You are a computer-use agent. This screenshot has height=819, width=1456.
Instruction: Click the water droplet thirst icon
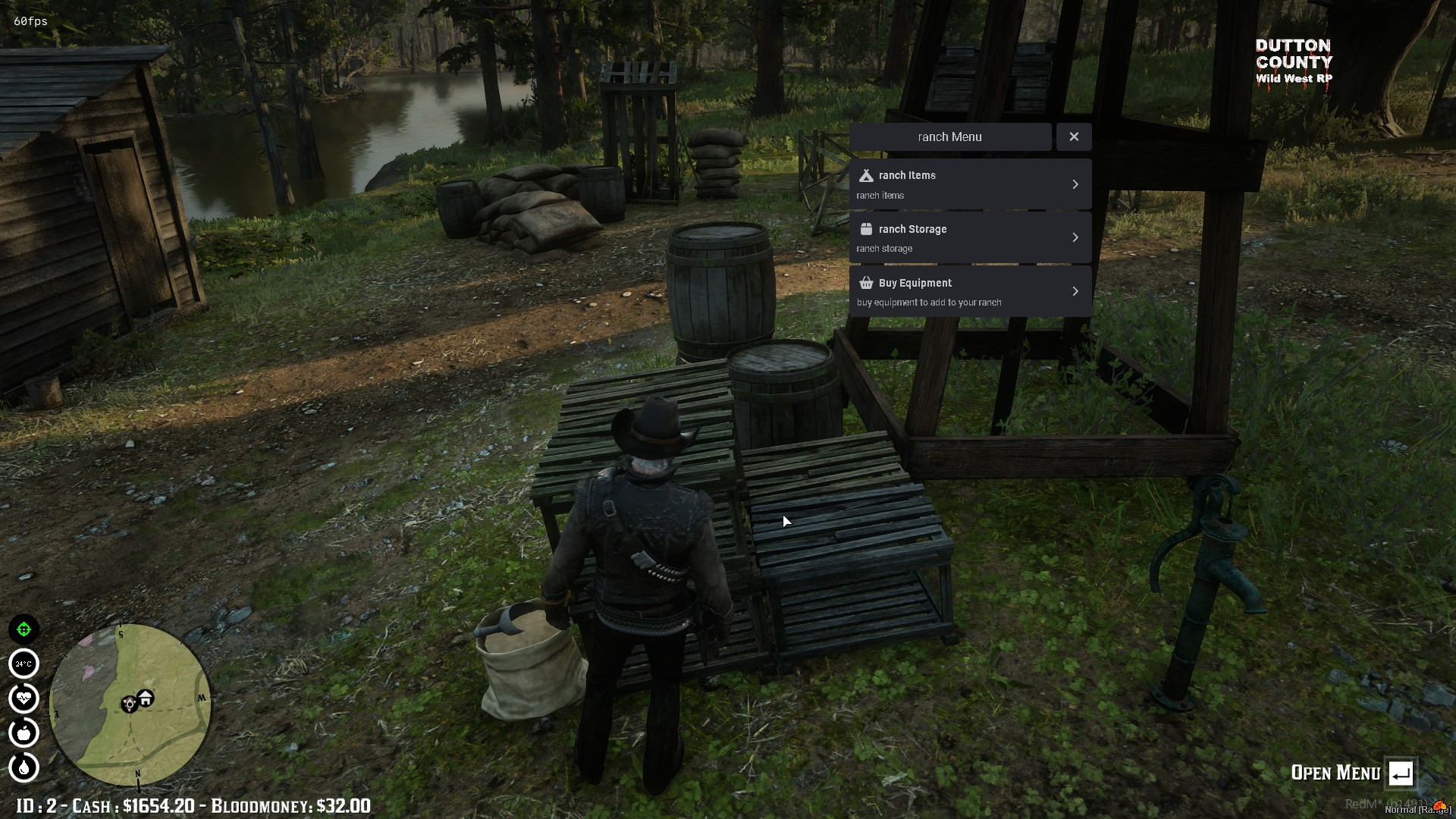[24, 767]
